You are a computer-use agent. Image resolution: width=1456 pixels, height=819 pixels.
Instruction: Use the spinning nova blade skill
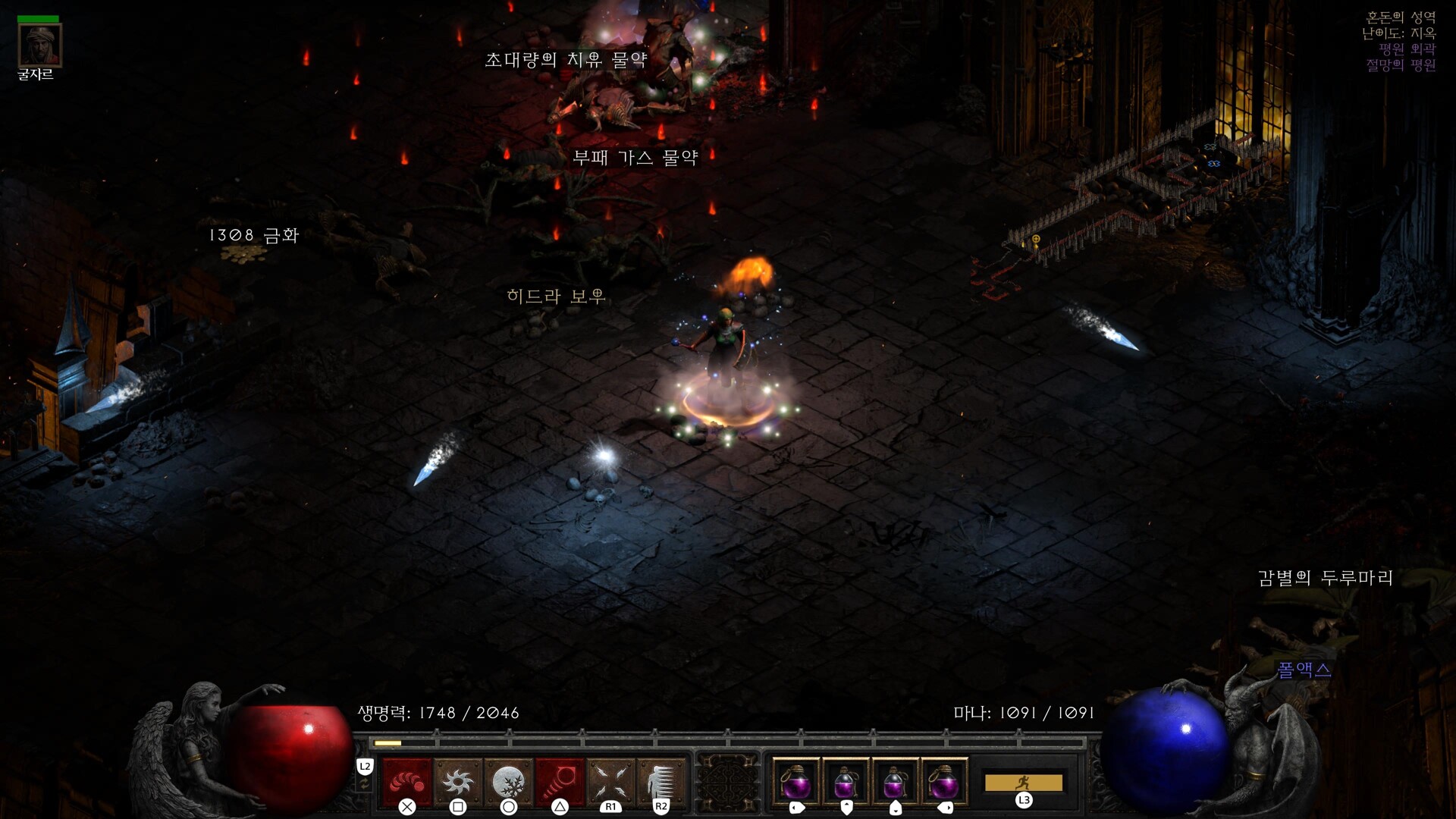click(458, 781)
